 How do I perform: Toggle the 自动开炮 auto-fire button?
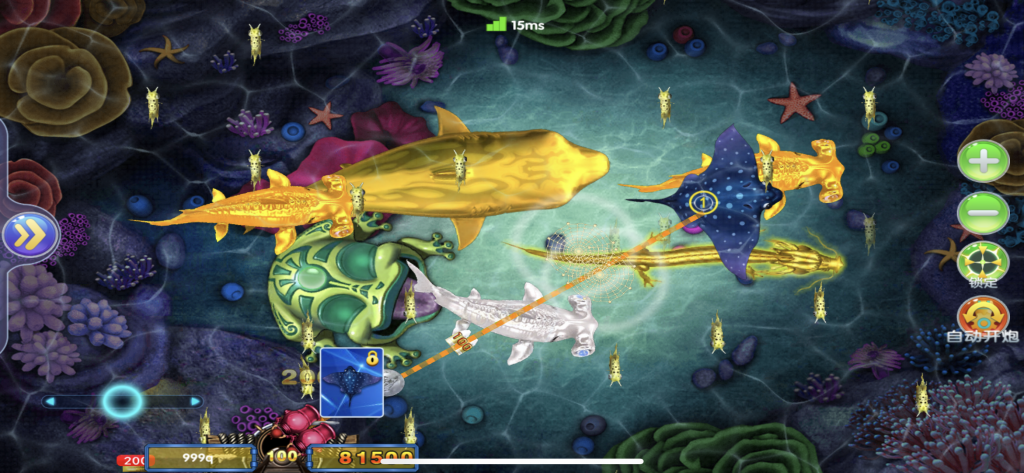click(x=983, y=318)
